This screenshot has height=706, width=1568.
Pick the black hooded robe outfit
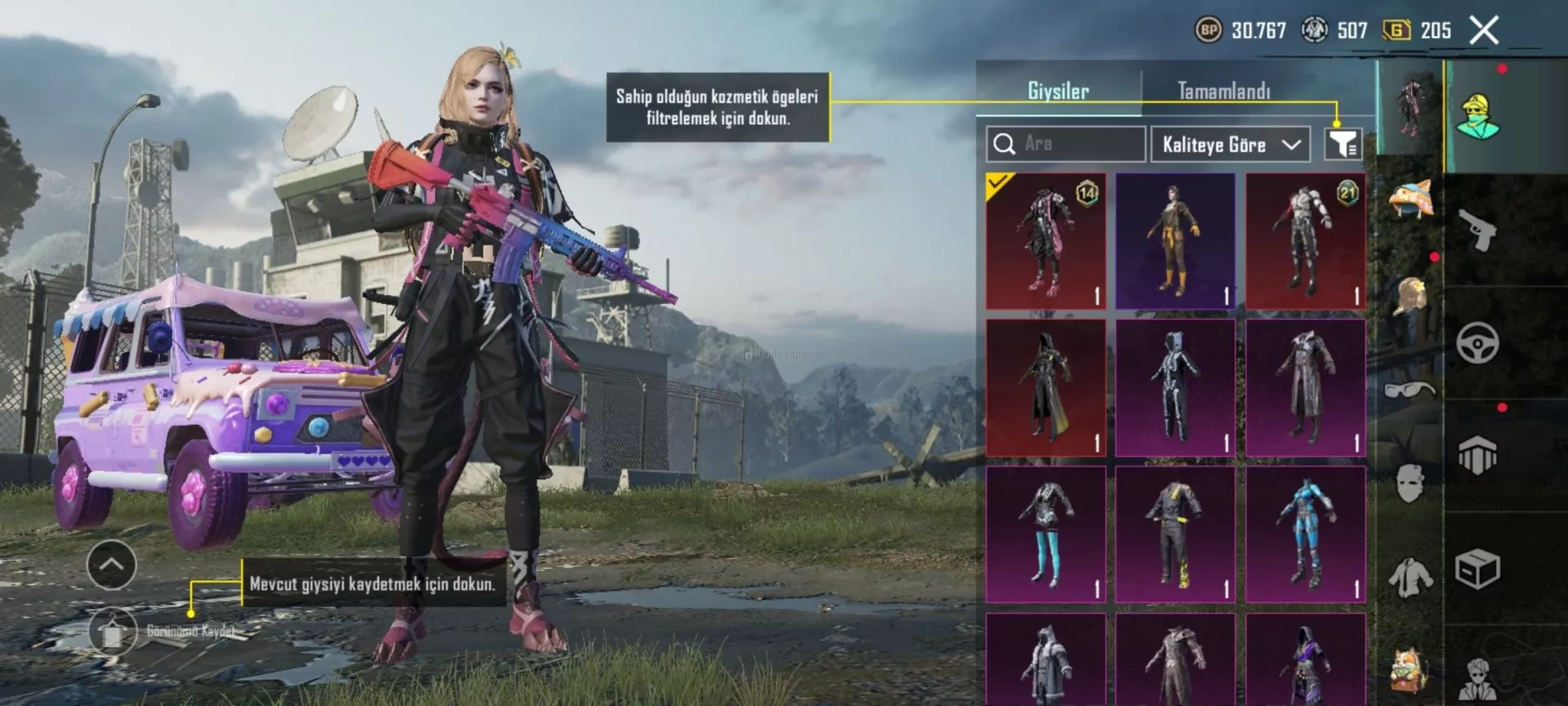(1045, 387)
